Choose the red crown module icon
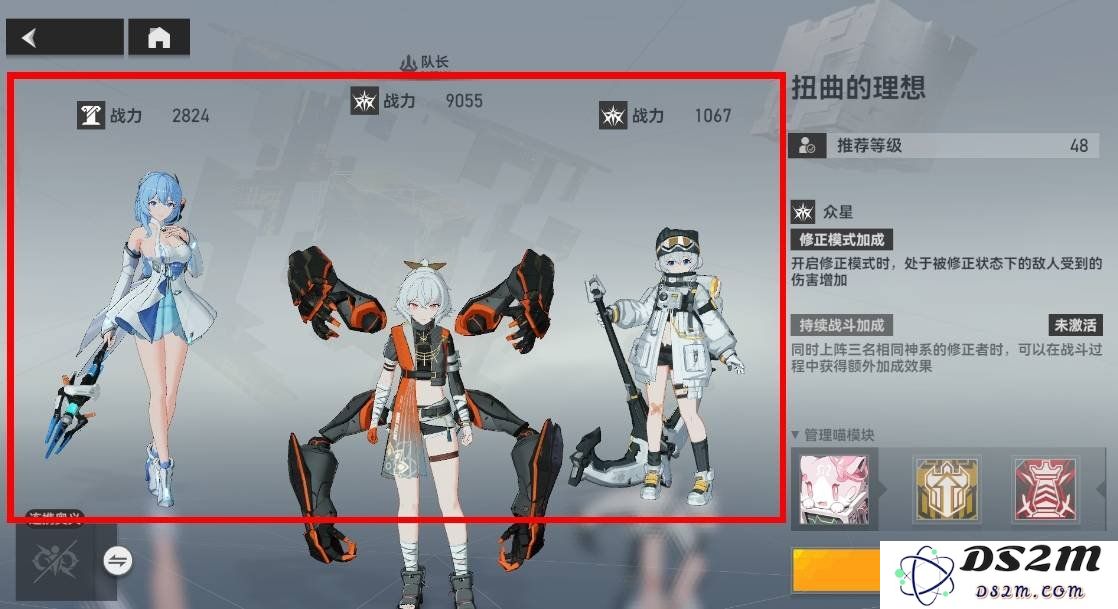 point(1045,489)
